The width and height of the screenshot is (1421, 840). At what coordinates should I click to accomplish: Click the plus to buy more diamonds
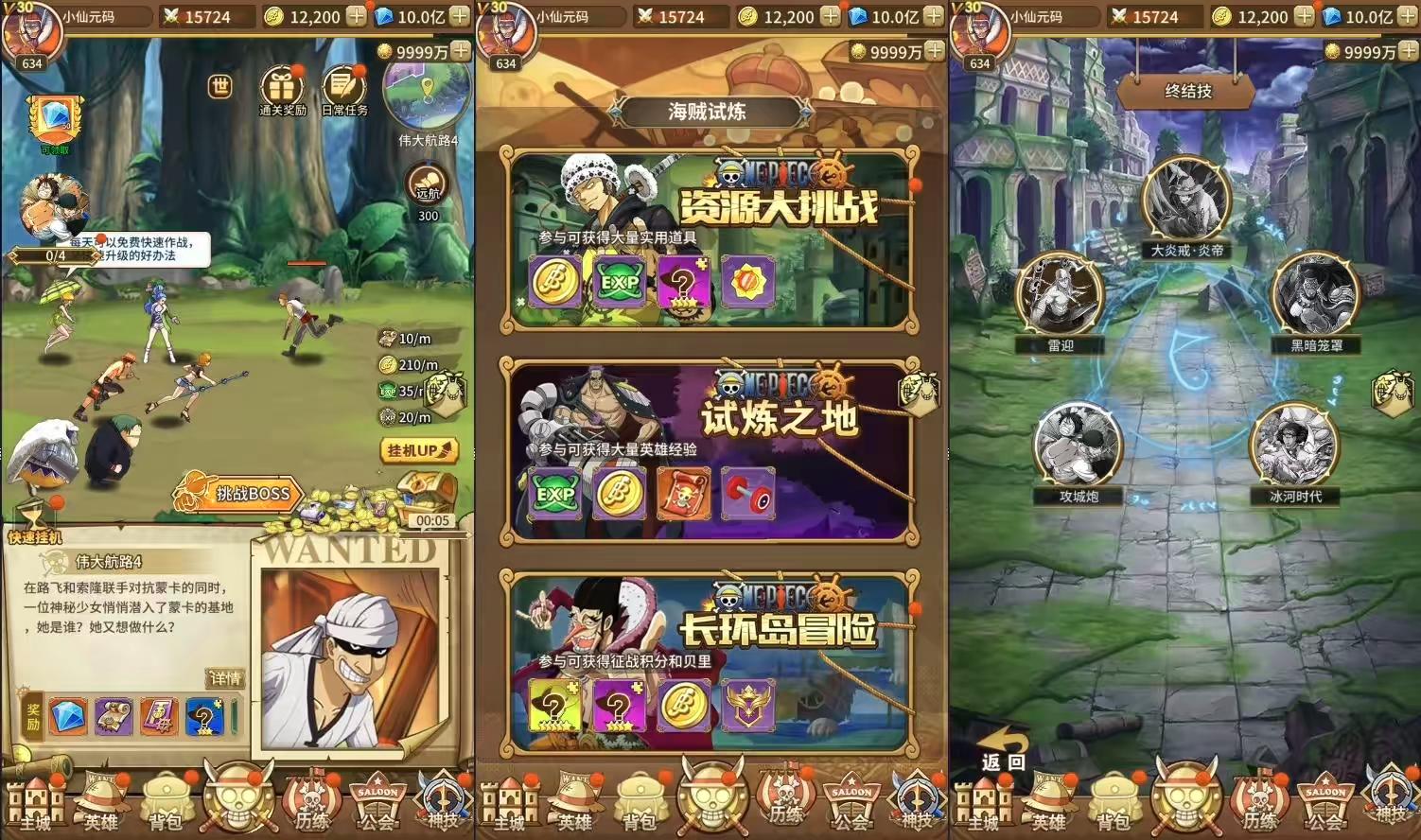coord(460,16)
